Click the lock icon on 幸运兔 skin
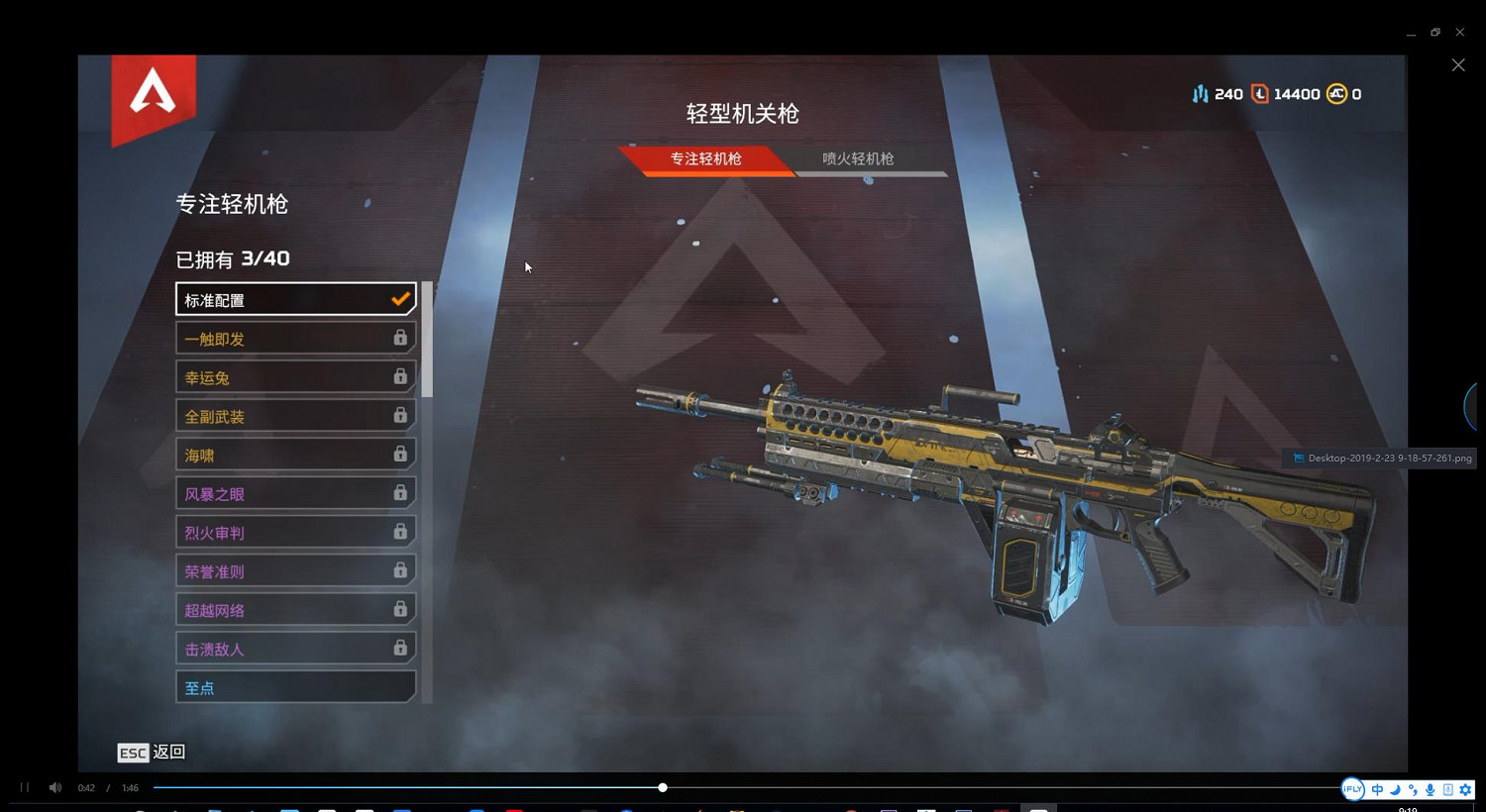Viewport: 1486px width, 812px height. 400,376
